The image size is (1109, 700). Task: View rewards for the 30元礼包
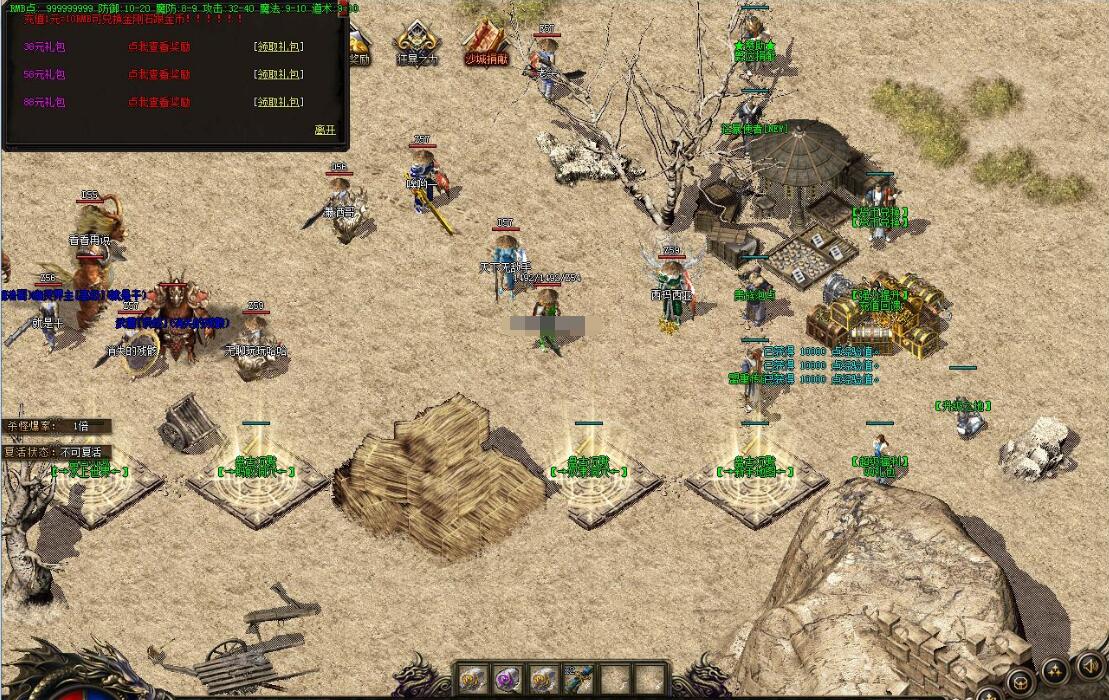(159, 47)
